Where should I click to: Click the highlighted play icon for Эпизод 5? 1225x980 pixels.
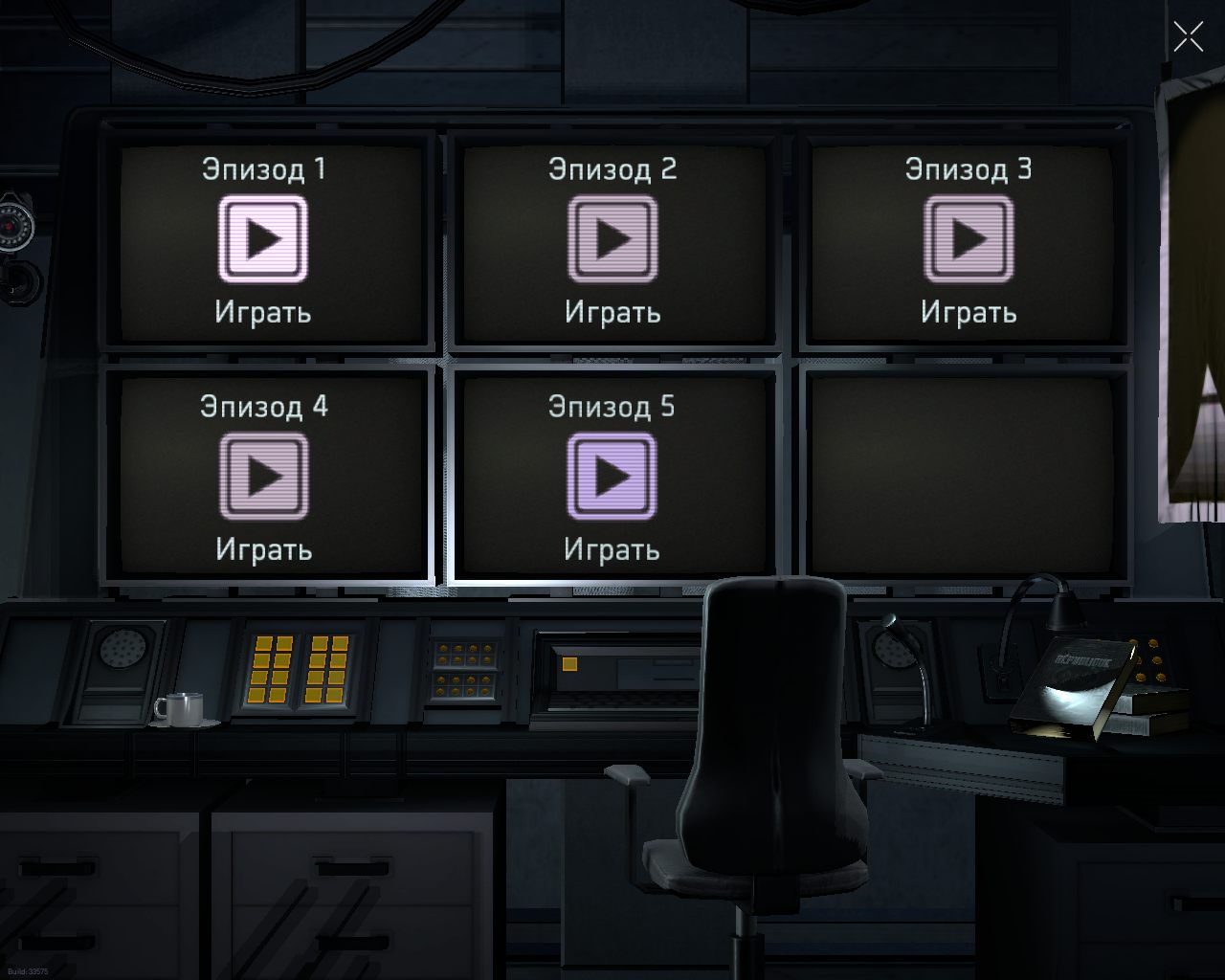pyautogui.click(x=612, y=475)
